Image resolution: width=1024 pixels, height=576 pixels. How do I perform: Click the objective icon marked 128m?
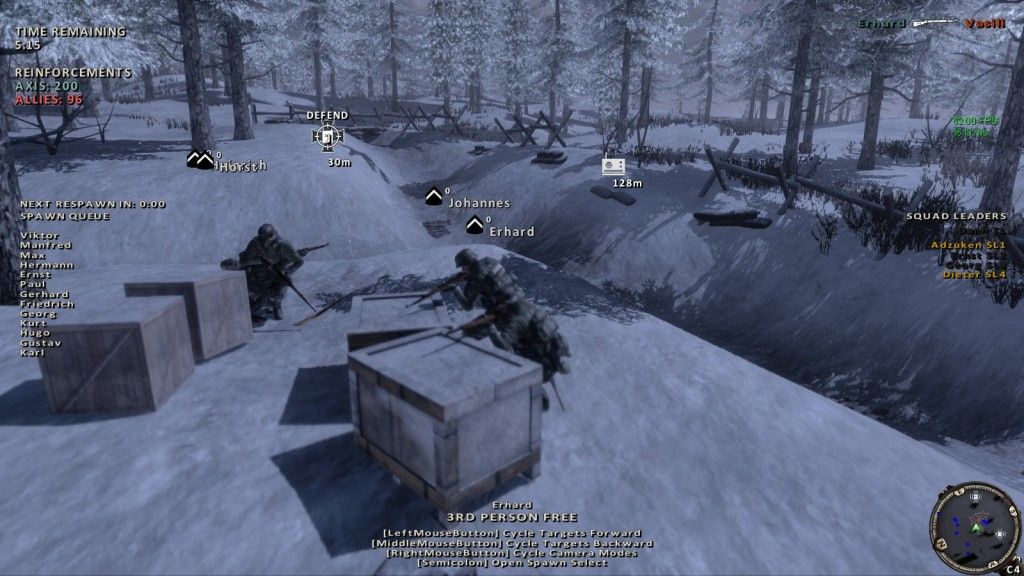coord(613,167)
